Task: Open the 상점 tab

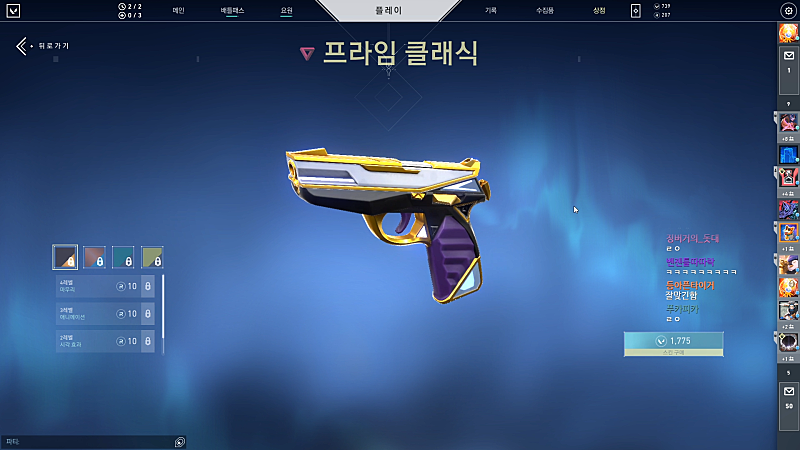Action: click(599, 10)
